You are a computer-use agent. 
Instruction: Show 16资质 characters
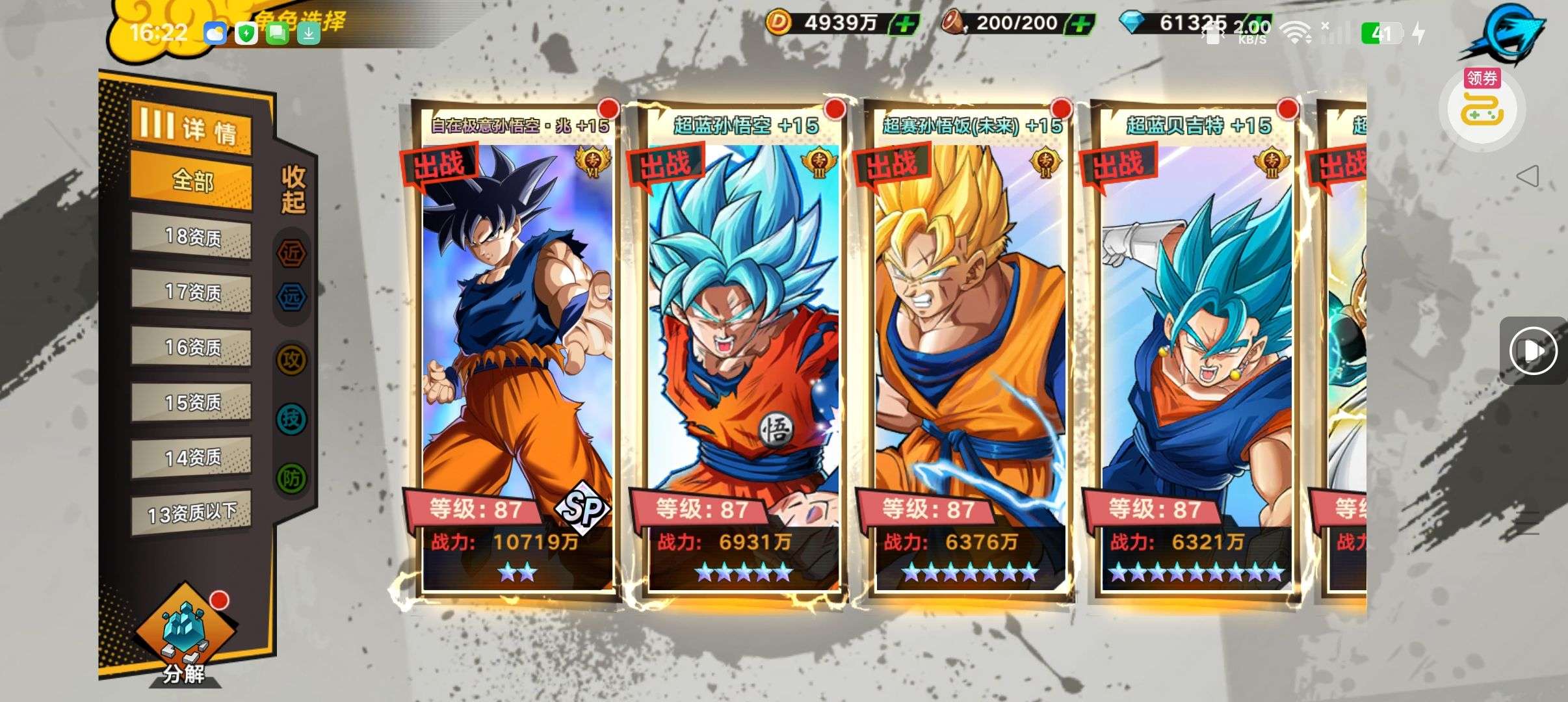pyautogui.click(x=192, y=347)
